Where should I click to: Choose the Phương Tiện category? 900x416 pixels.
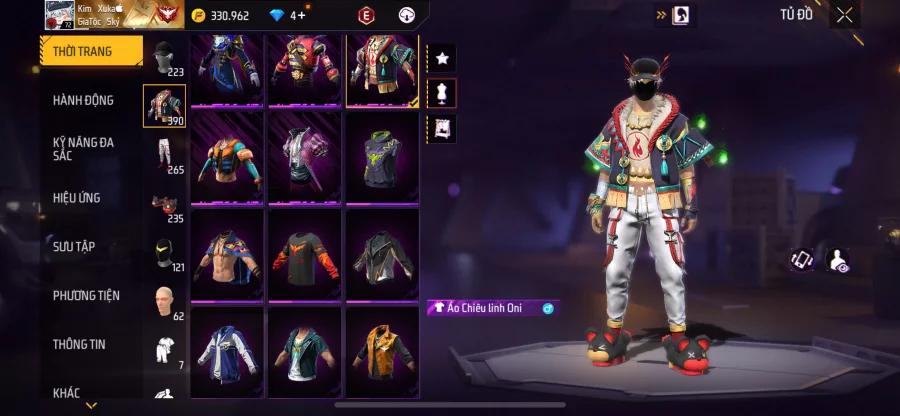coord(86,295)
